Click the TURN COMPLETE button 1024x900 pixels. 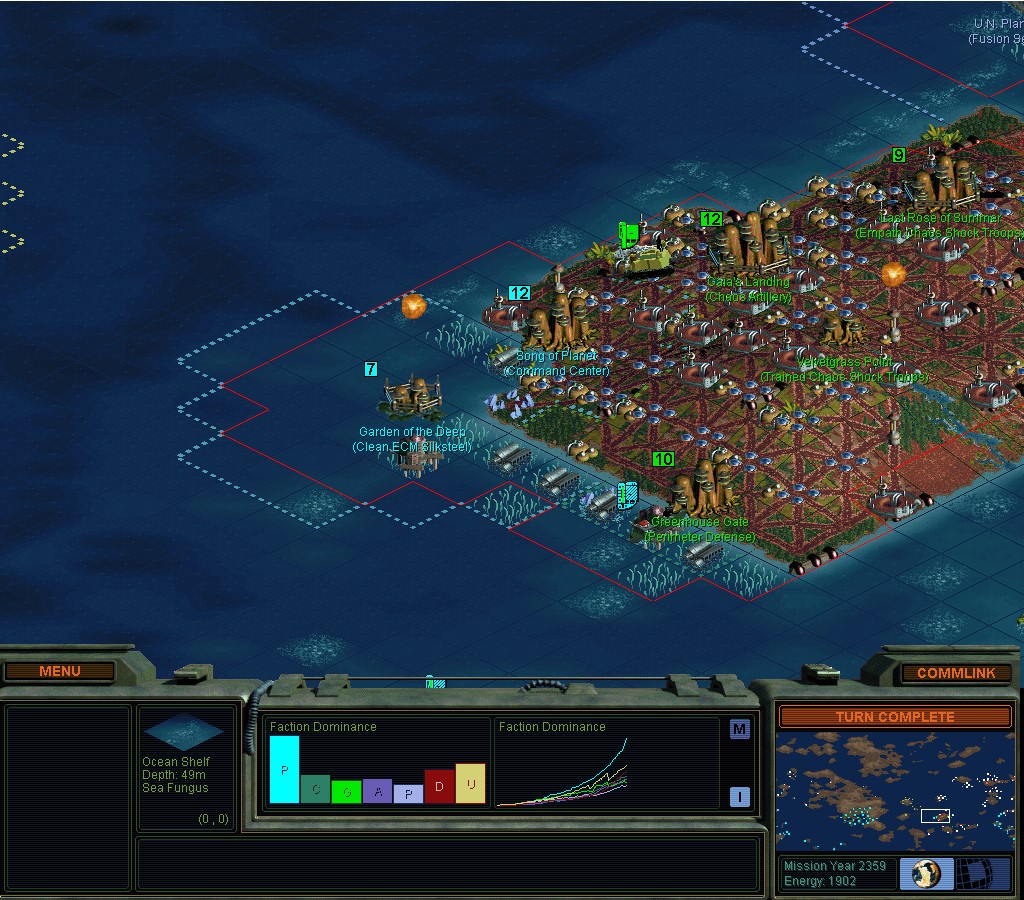click(x=895, y=717)
